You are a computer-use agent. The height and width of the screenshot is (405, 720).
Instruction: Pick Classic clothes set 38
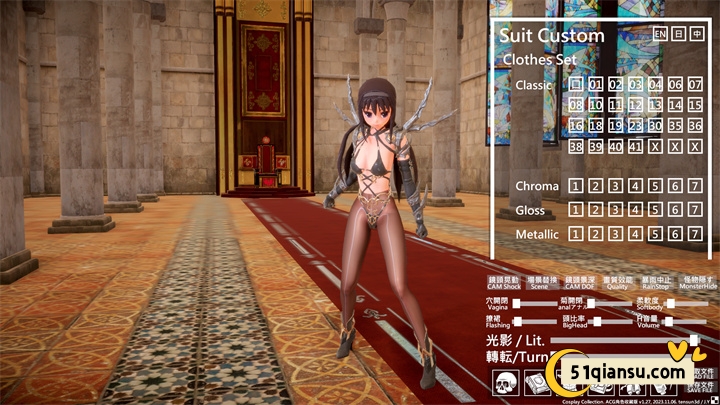click(576, 147)
